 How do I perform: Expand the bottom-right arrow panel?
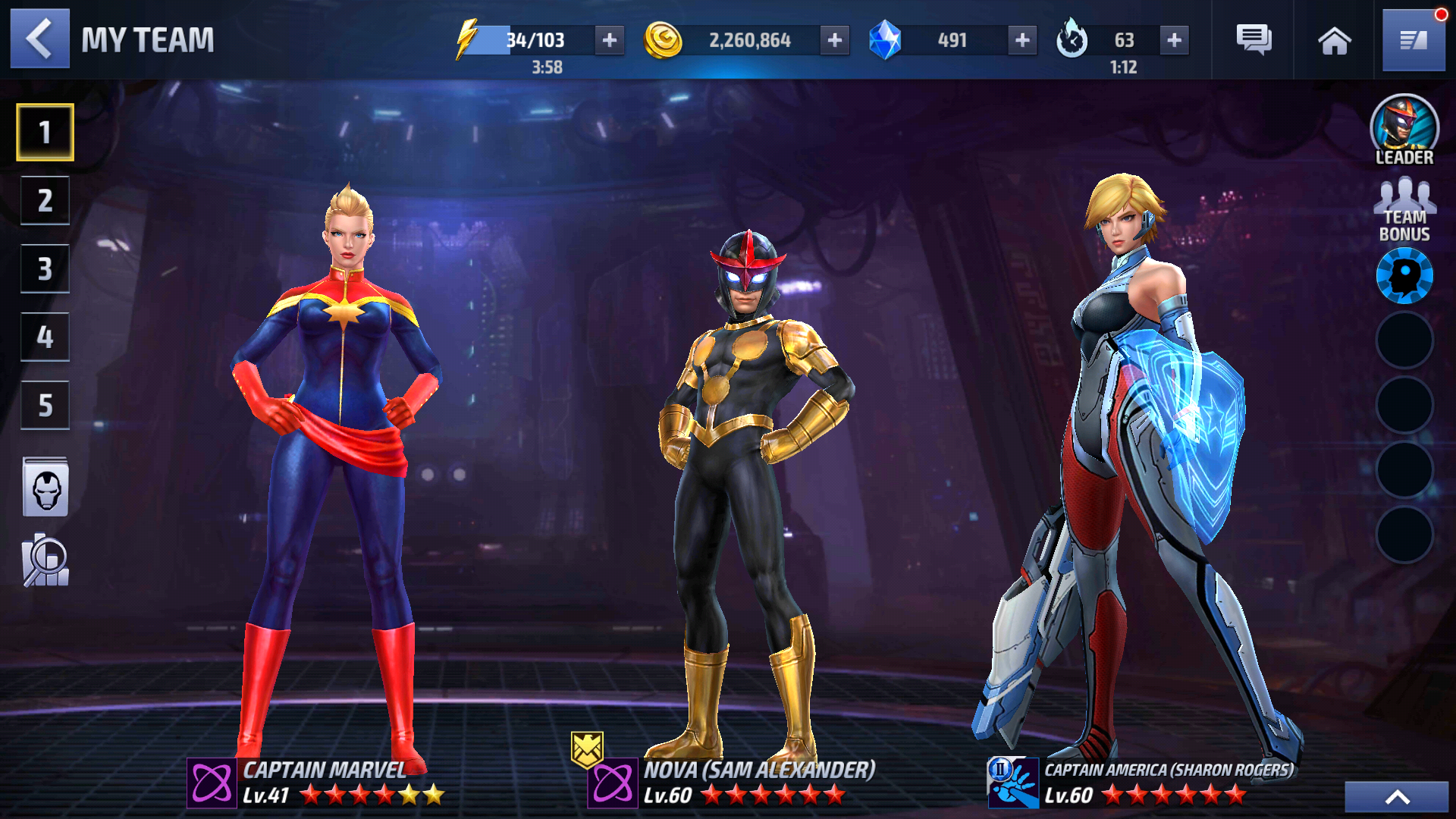click(x=1396, y=797)
